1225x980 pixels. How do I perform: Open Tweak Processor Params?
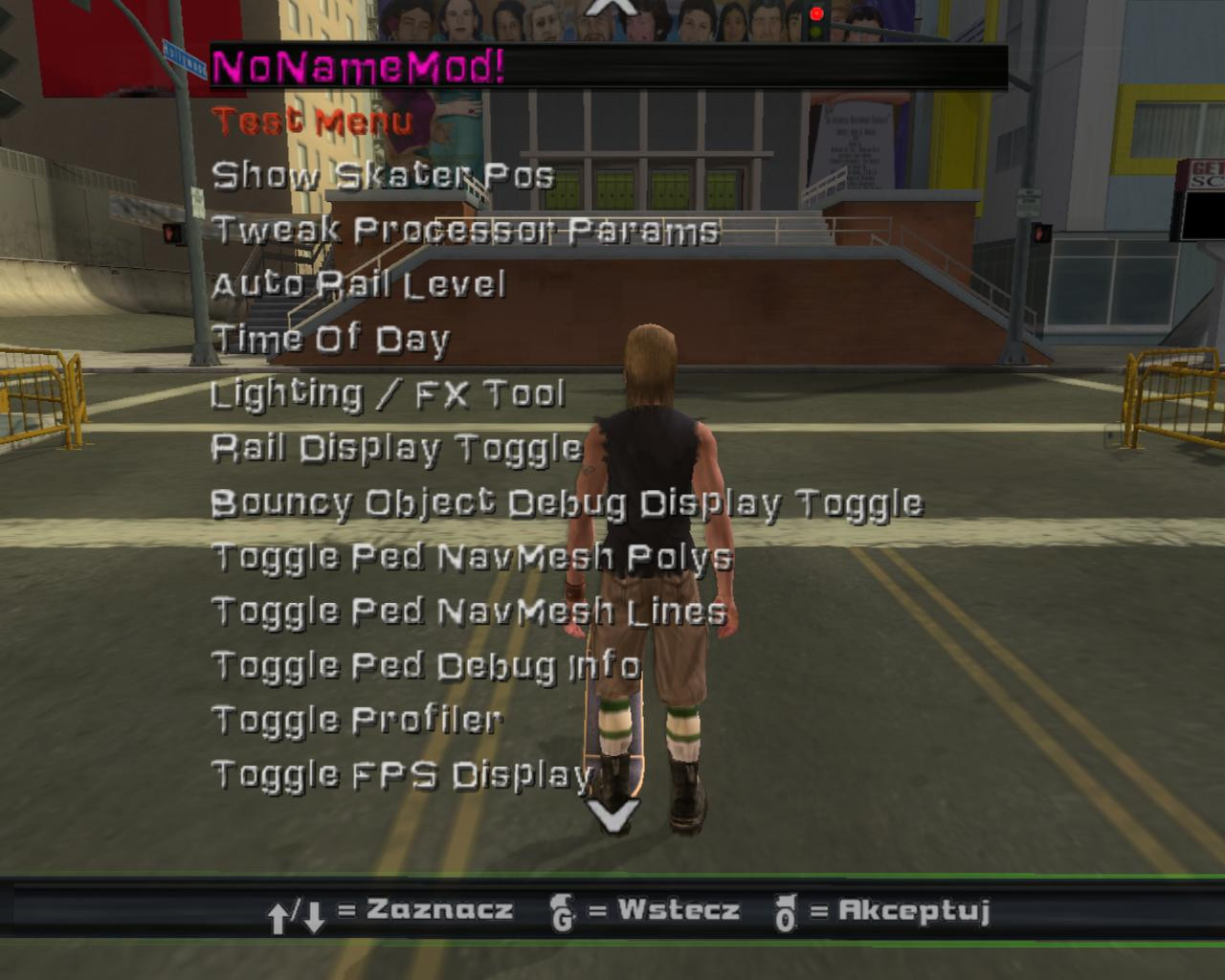(466, 230)
